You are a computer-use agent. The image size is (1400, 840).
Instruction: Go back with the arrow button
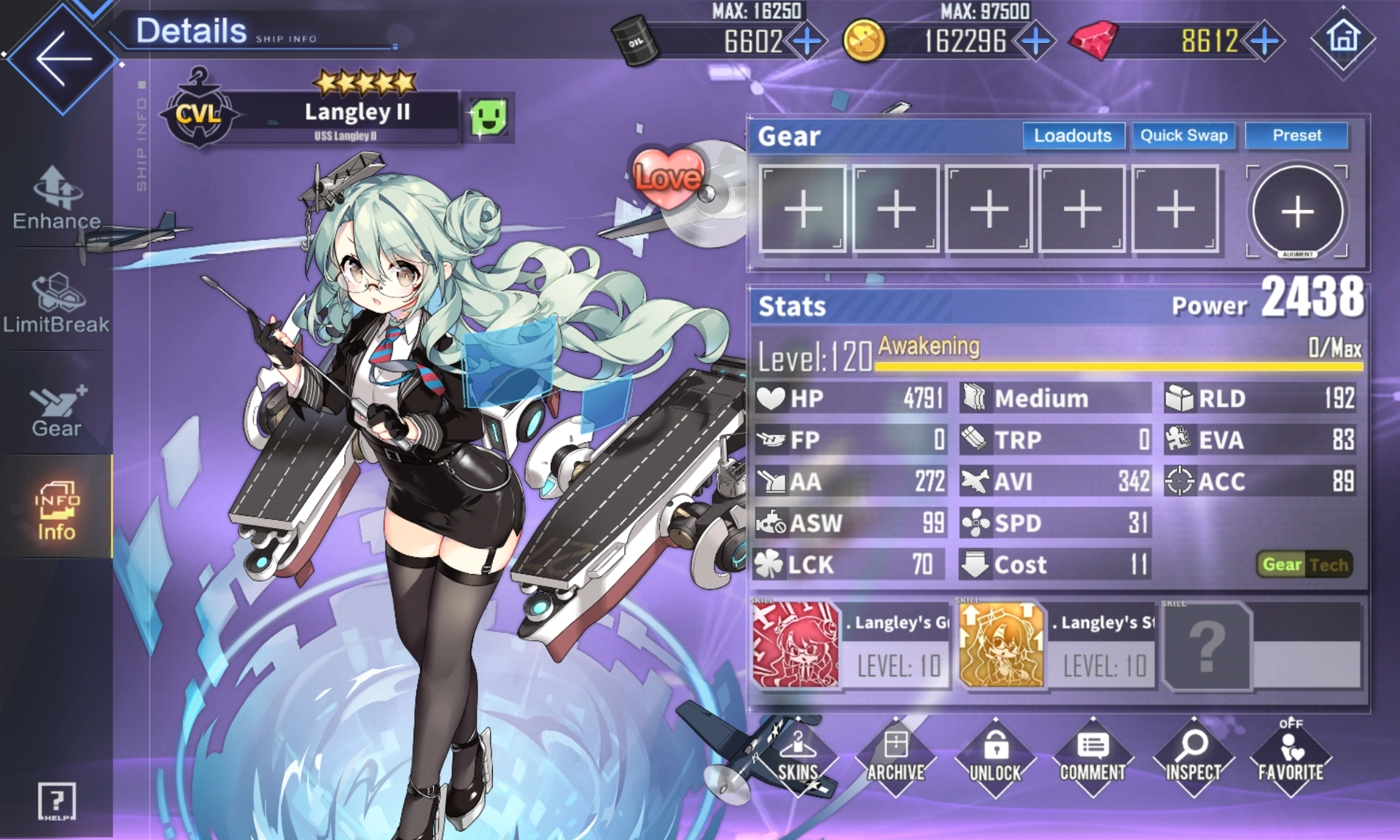click(63, 58)
